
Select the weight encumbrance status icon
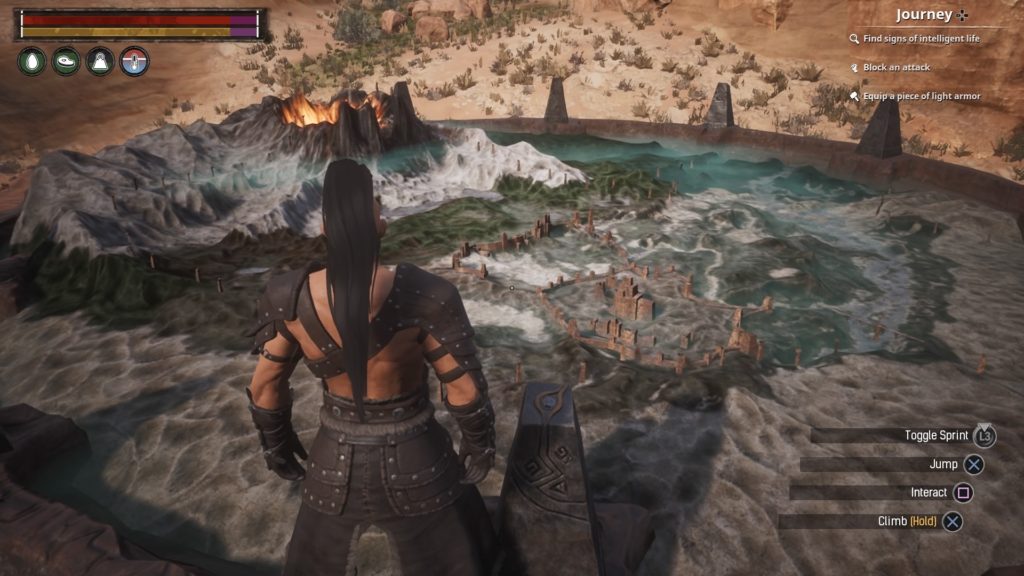(x=100, y=62)
